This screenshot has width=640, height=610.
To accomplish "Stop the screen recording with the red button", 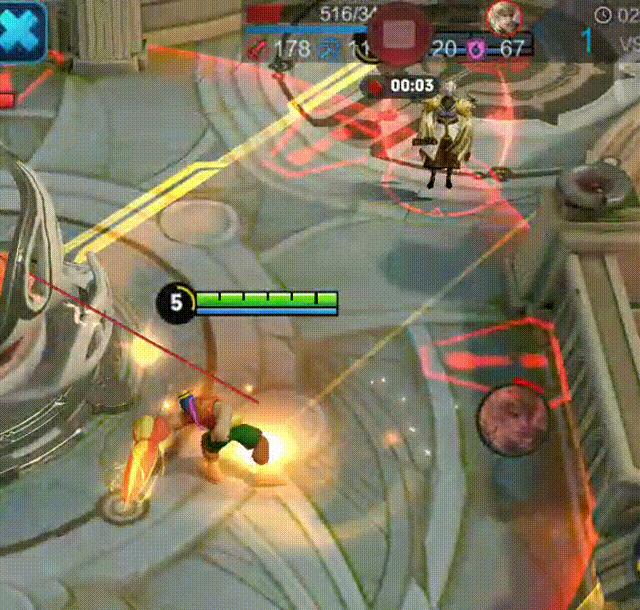I will (399, 35).
